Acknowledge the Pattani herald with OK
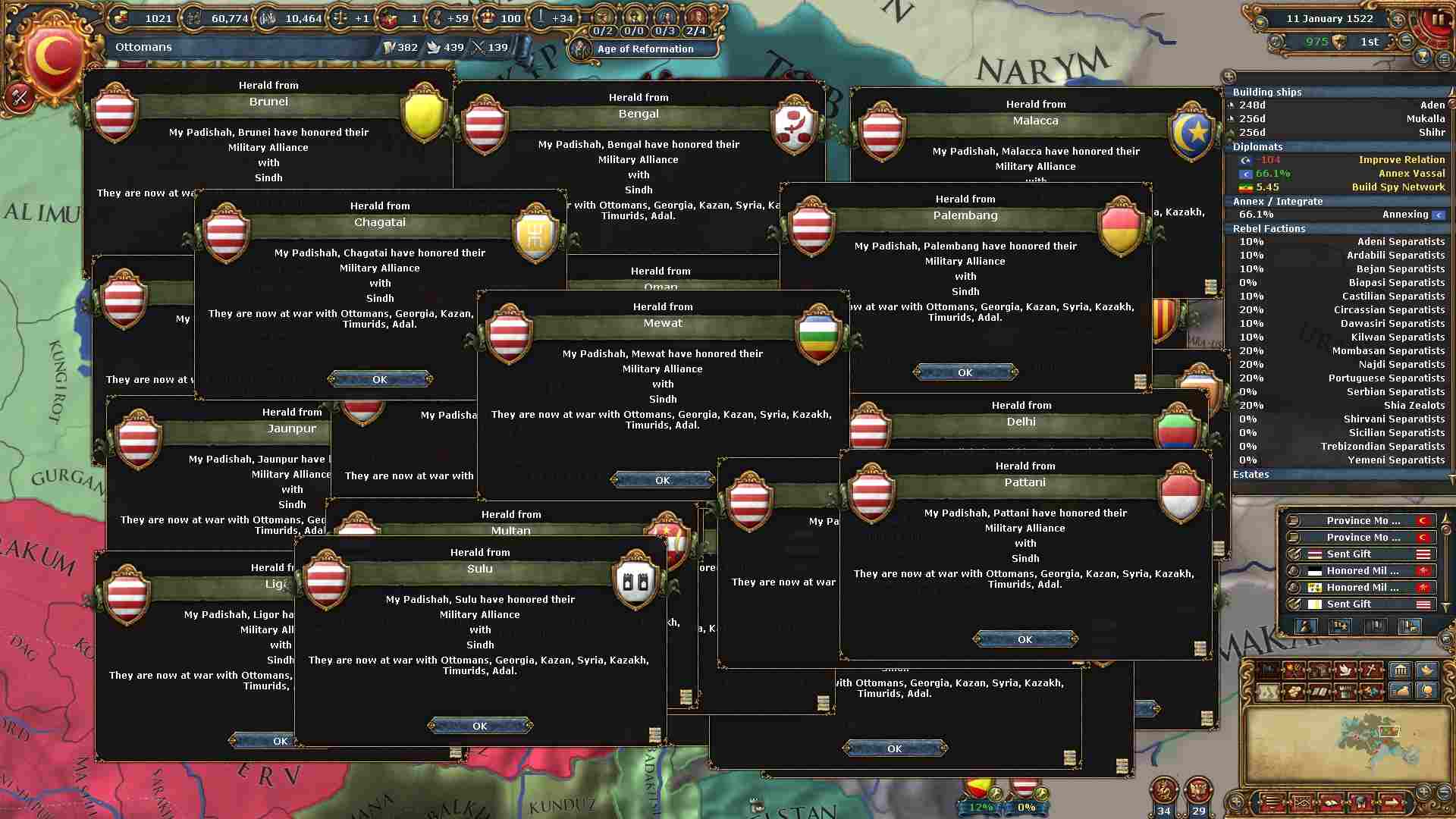 click(x=1025, y=639)
